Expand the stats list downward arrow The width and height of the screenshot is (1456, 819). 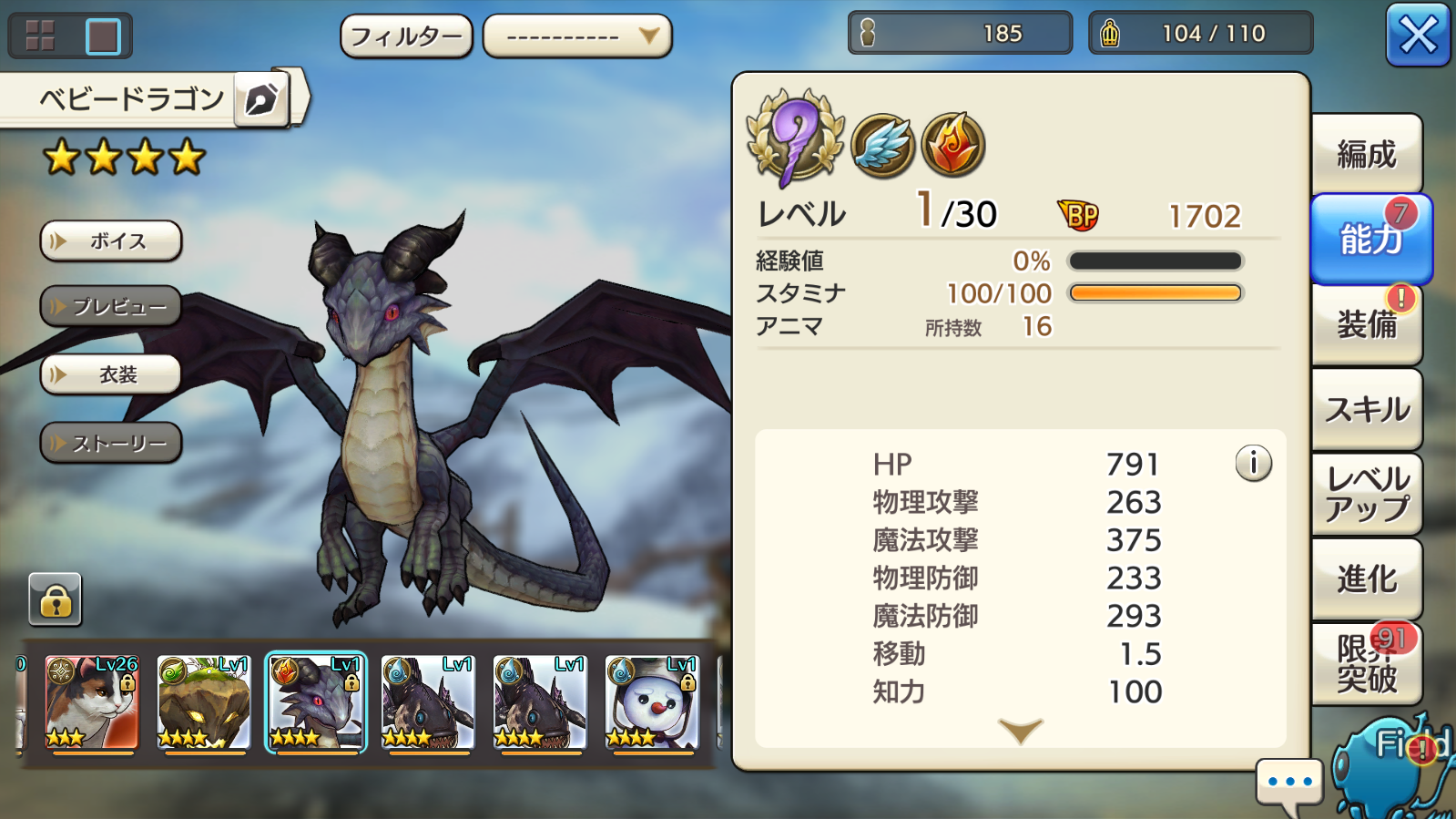tap(1020, 731)
